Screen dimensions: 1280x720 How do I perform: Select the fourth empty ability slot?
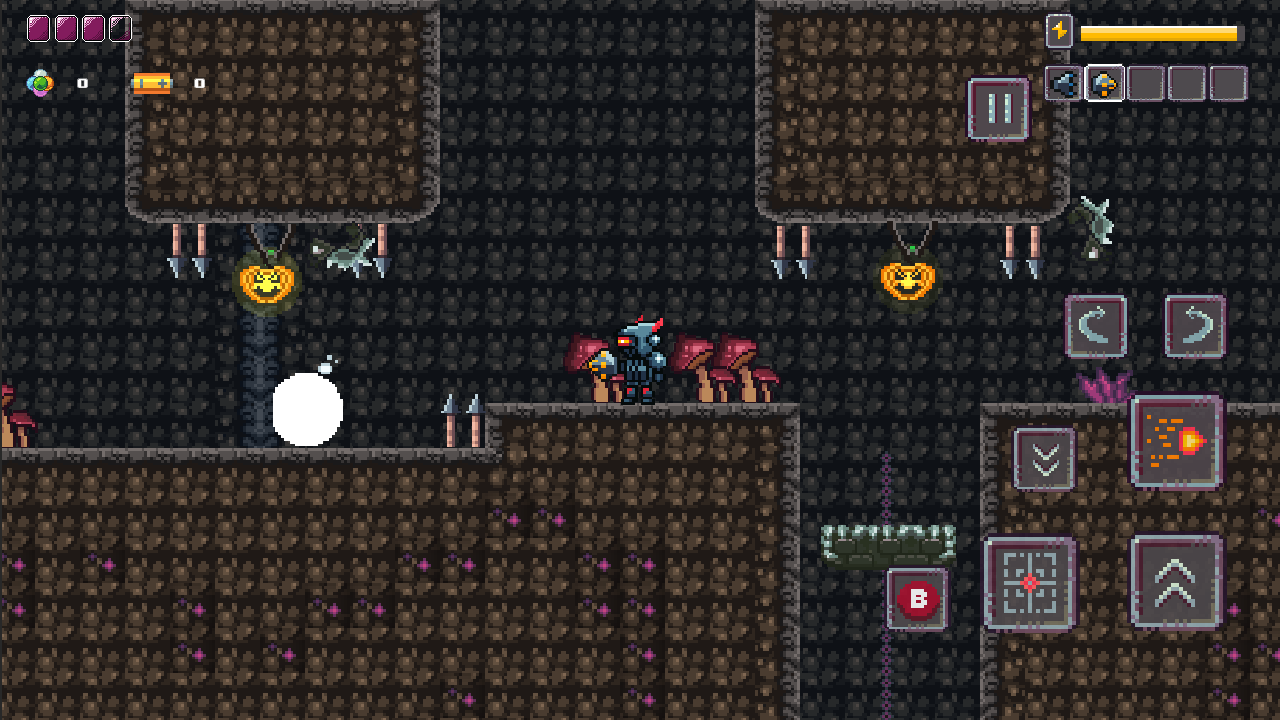(1185, 83)
